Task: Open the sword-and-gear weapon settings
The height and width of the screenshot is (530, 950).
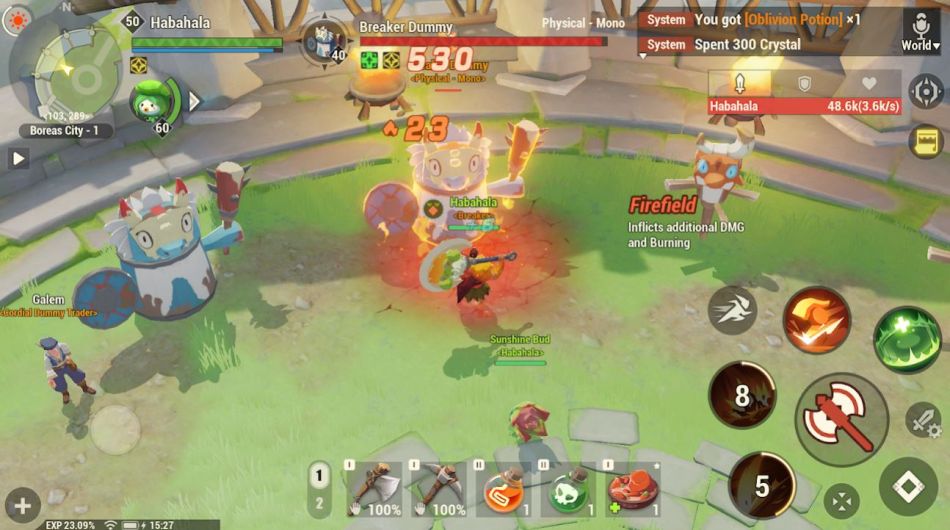Action: 923,420
